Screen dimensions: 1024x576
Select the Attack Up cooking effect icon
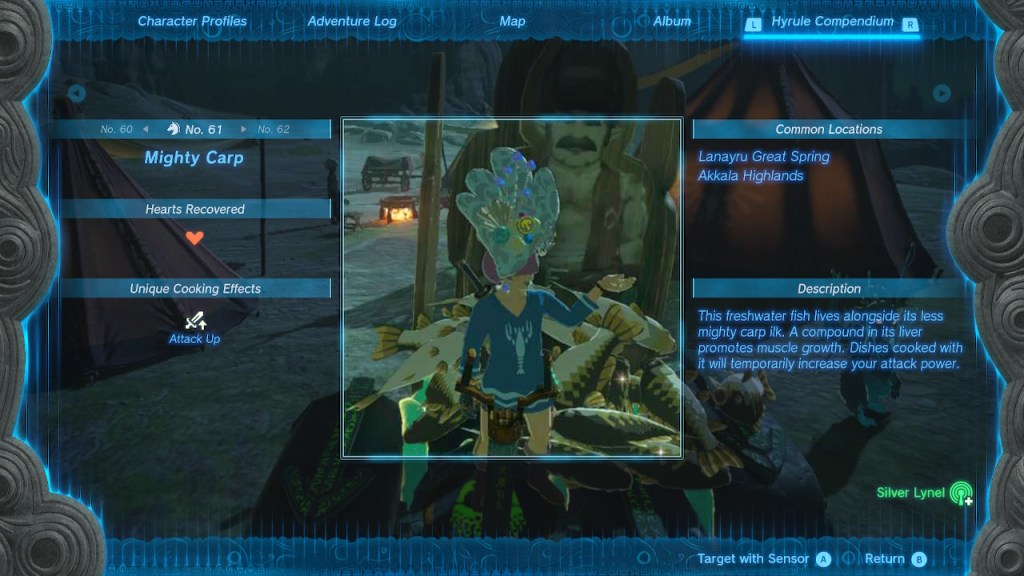tap(195, 321)
